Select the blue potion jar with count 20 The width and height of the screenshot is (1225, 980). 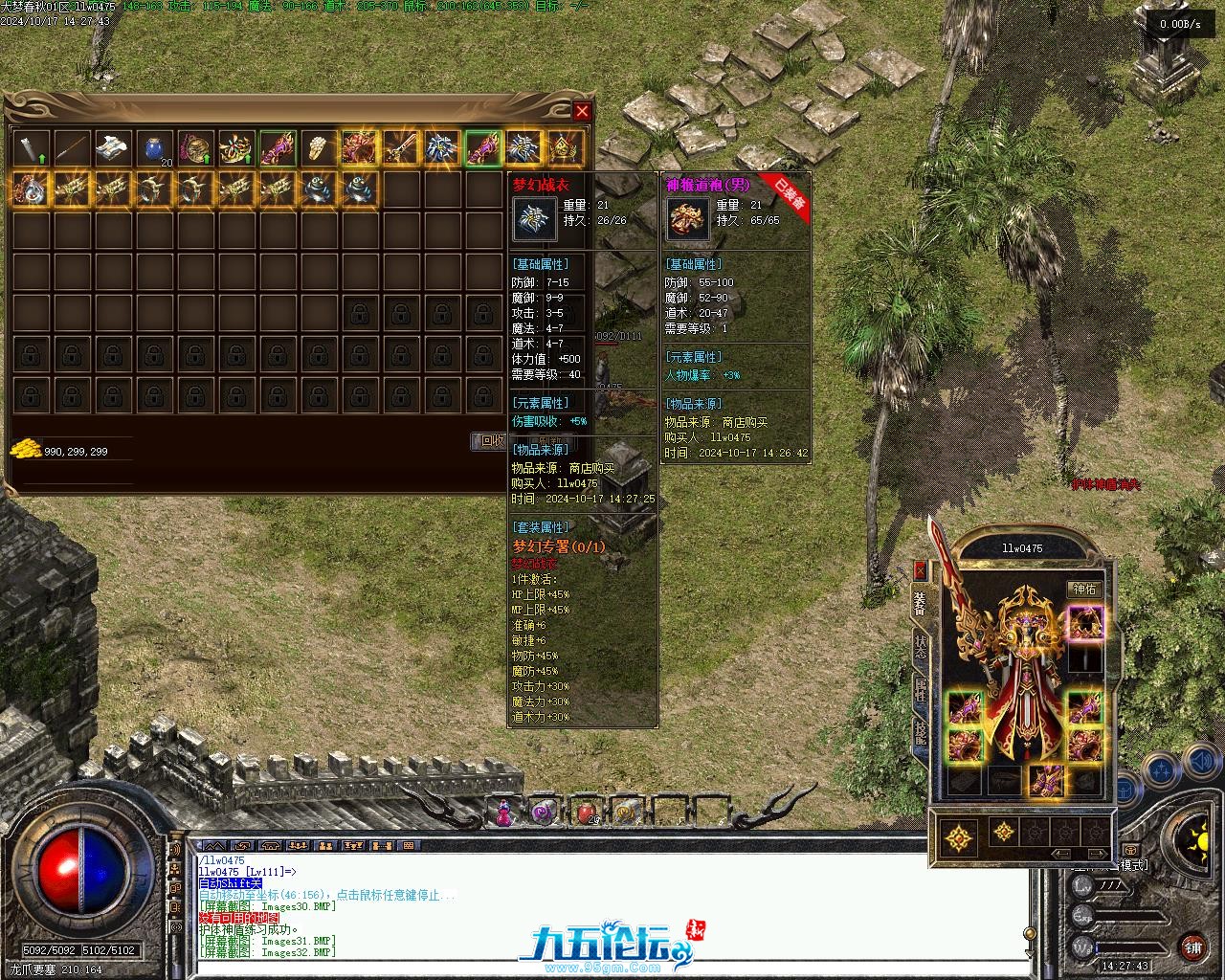(x=154, y=147)
